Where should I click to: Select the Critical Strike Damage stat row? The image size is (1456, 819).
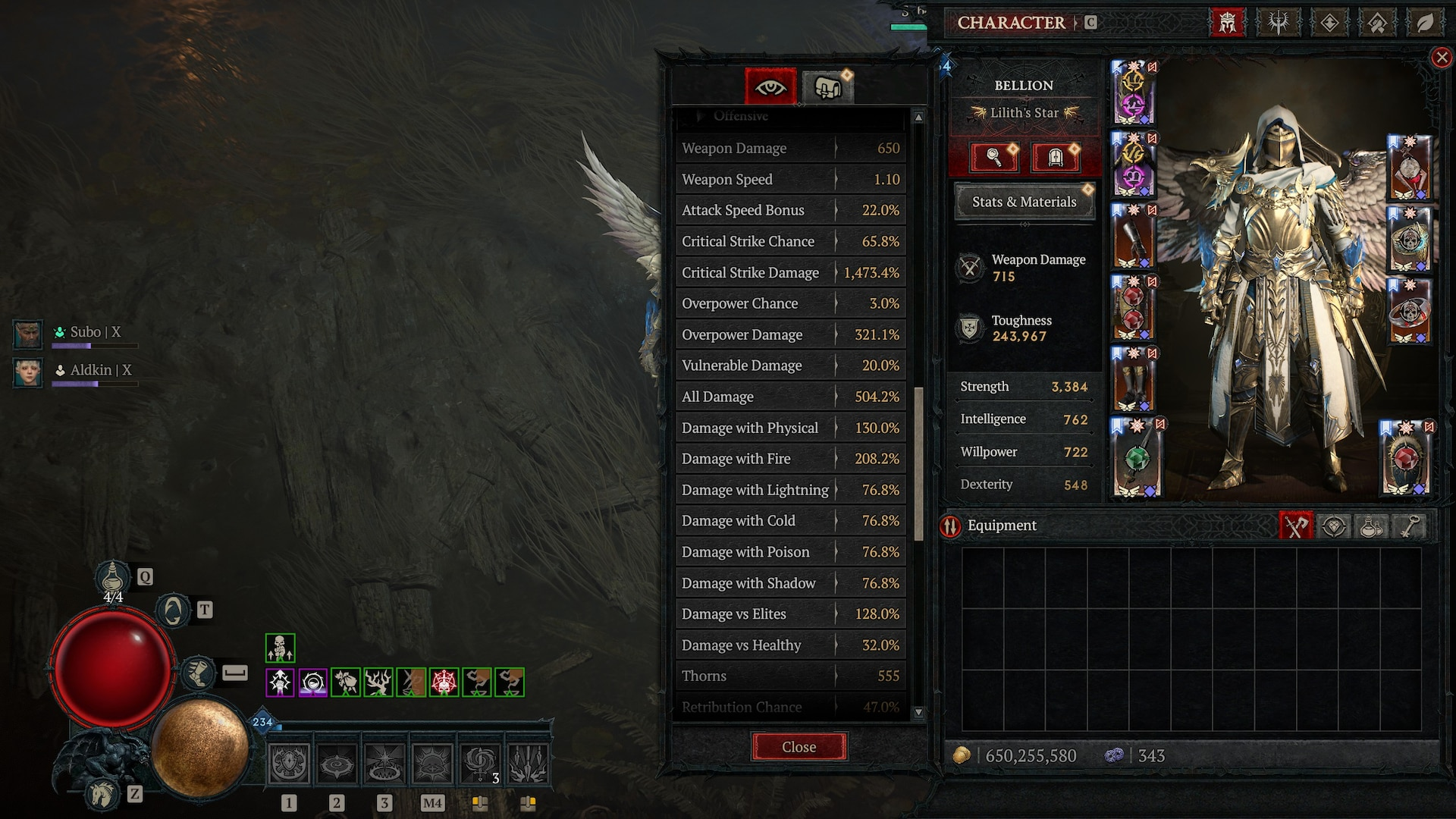(790, 272)
